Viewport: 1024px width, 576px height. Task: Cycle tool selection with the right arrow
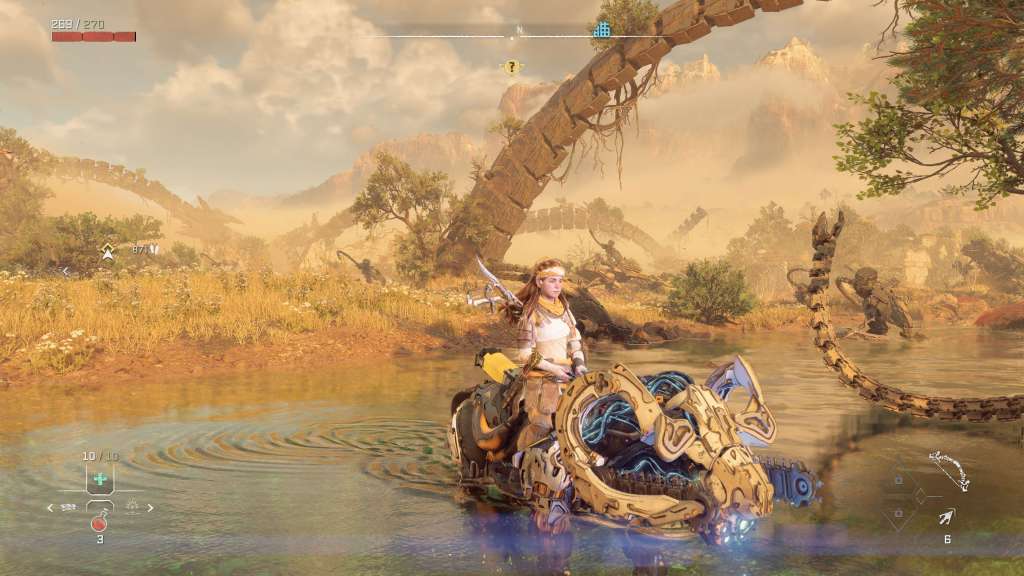[151, 508]
